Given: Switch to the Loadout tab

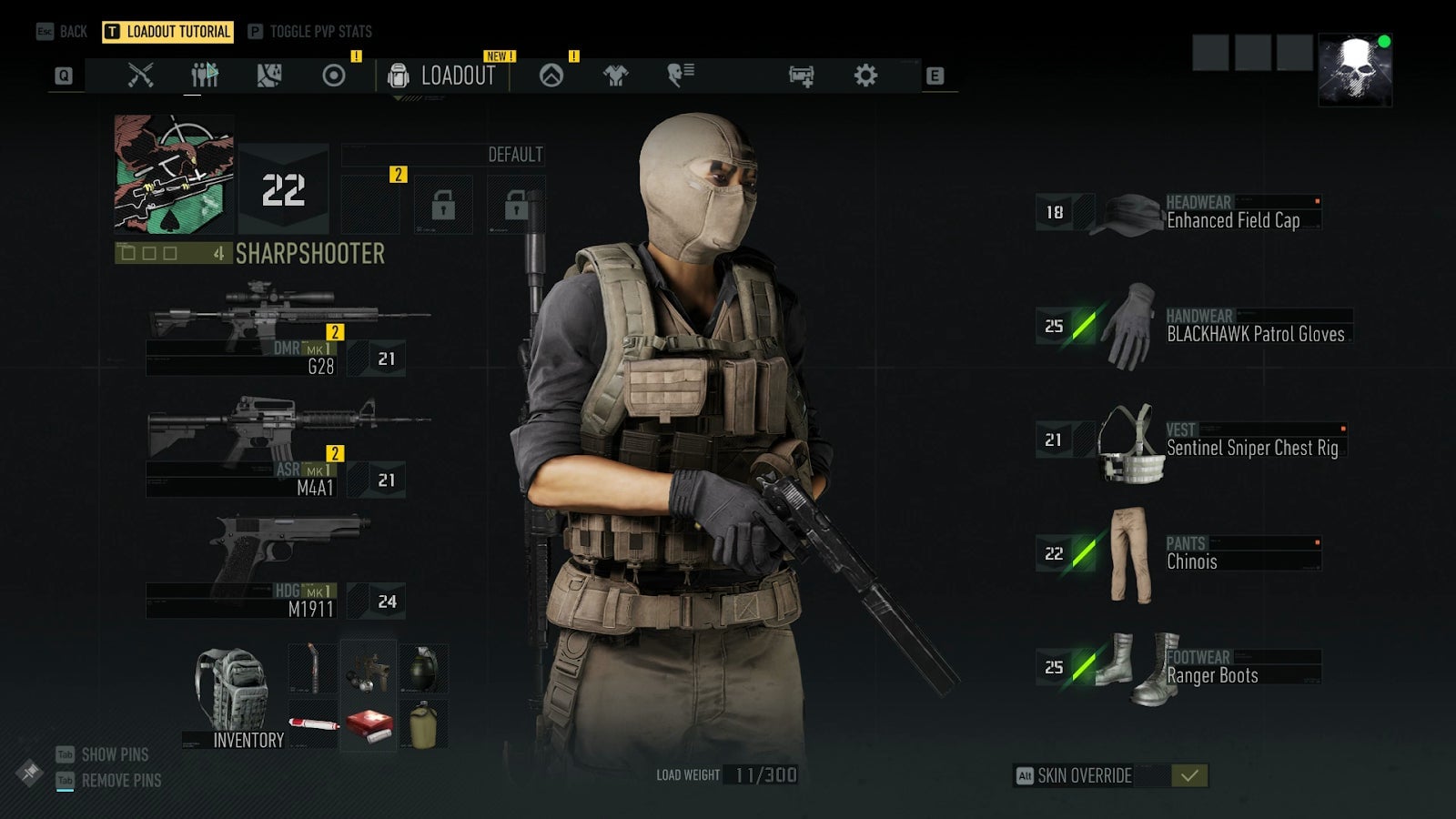Looking at the screenshot, I should (x=442, y=76).
